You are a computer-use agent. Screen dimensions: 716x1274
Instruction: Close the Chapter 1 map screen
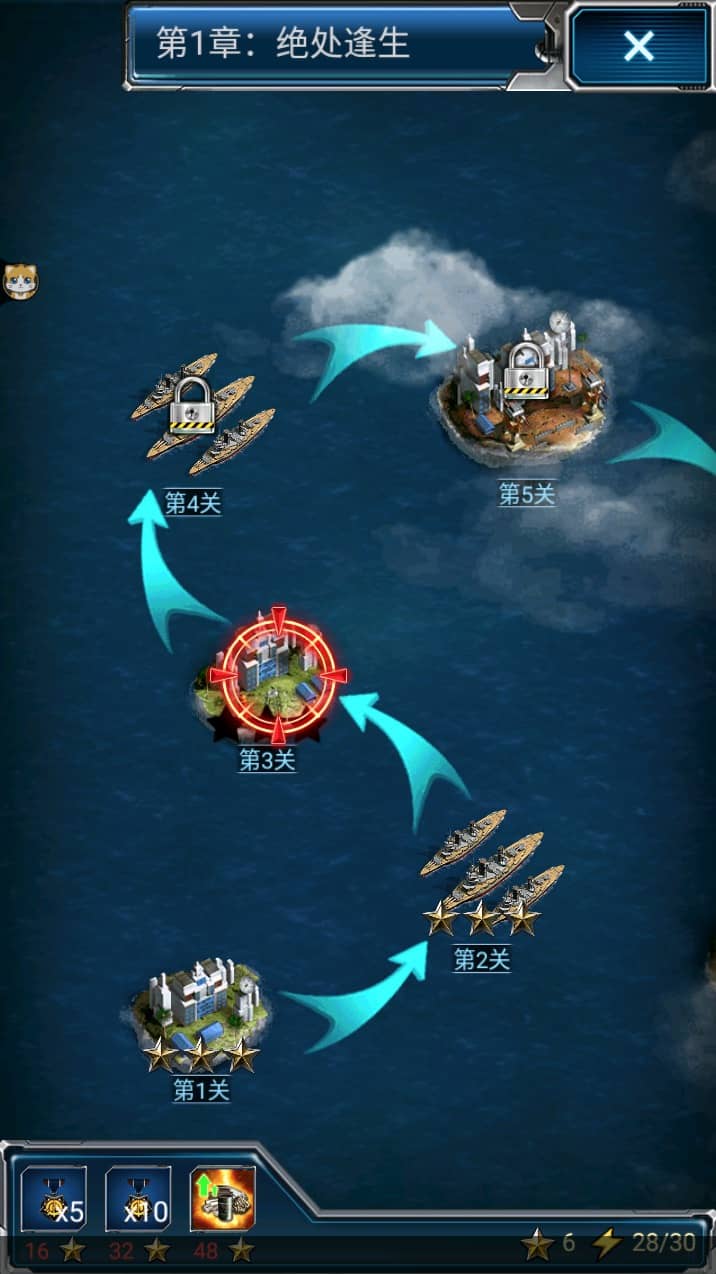coord(638,47)
